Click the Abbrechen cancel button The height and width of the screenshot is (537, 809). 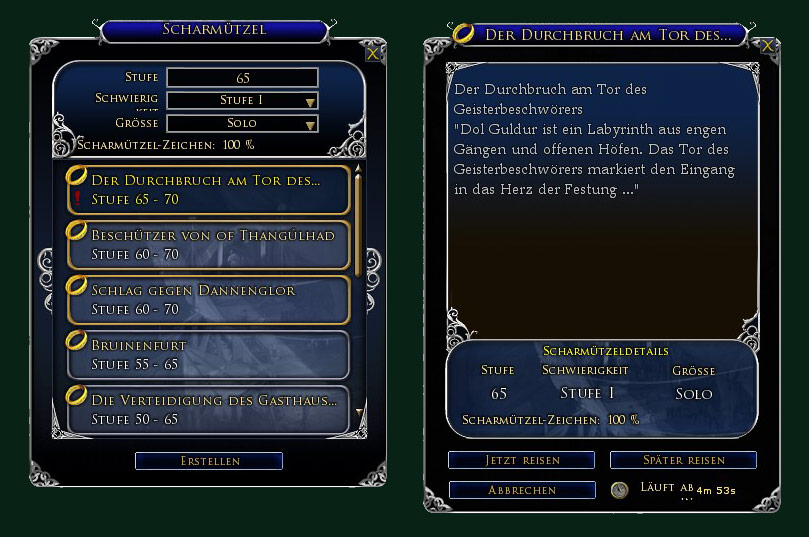tap(521, 490)
